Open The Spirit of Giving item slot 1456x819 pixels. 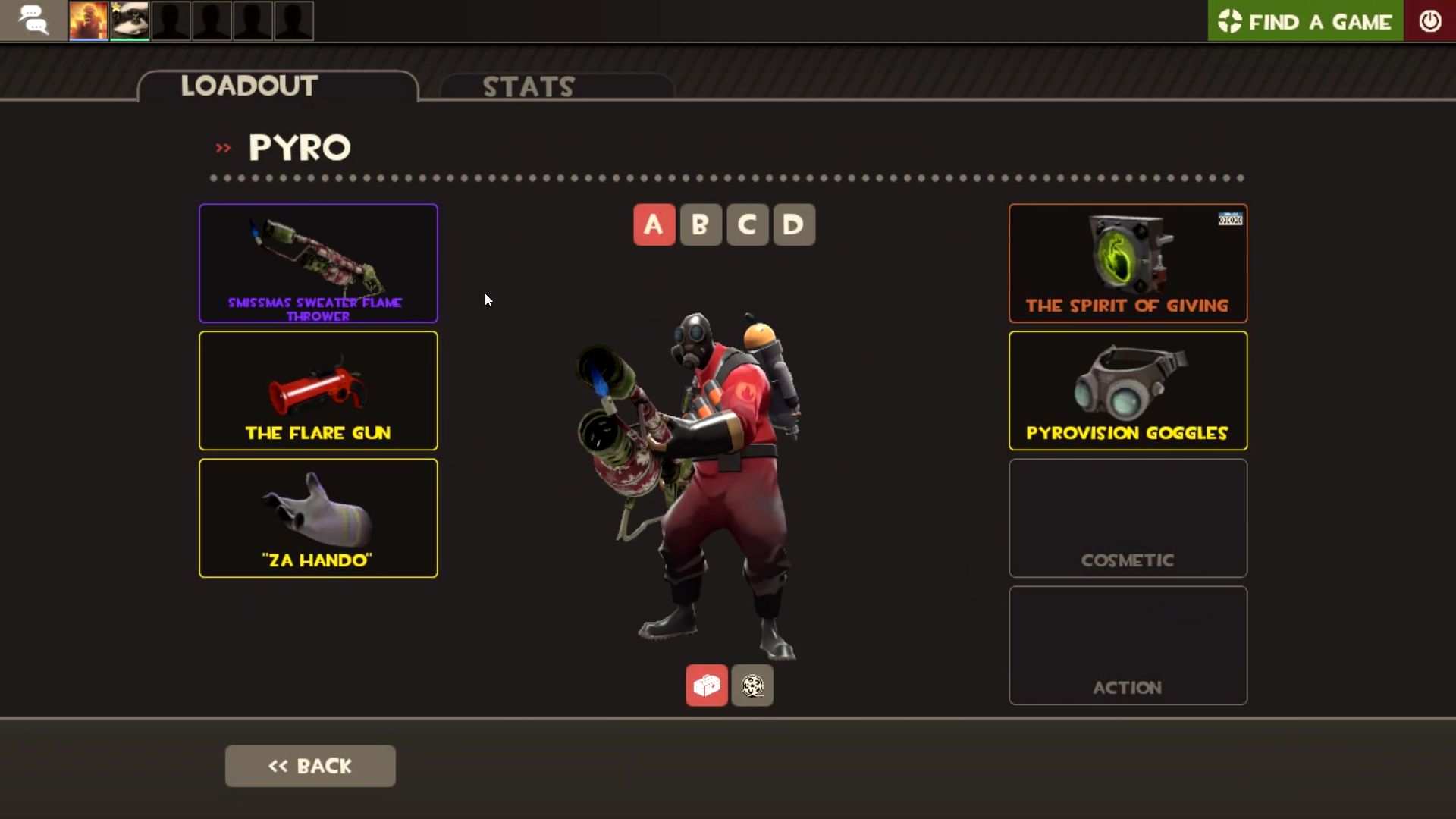click(x=1128, y=263)
